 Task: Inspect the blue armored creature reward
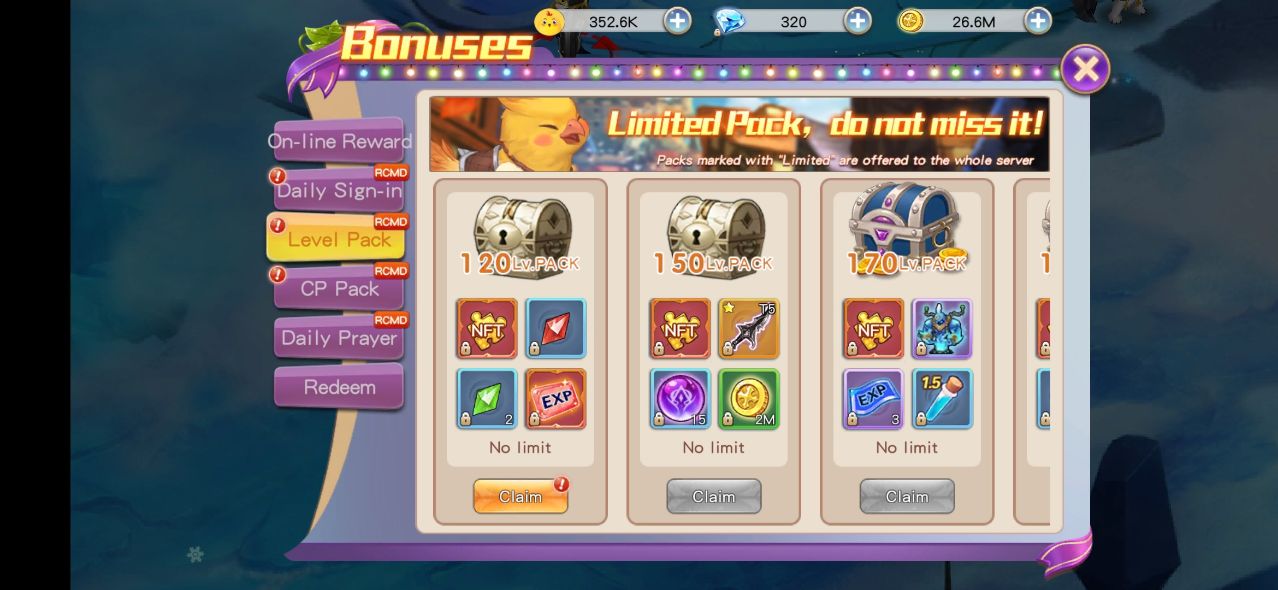942,328
